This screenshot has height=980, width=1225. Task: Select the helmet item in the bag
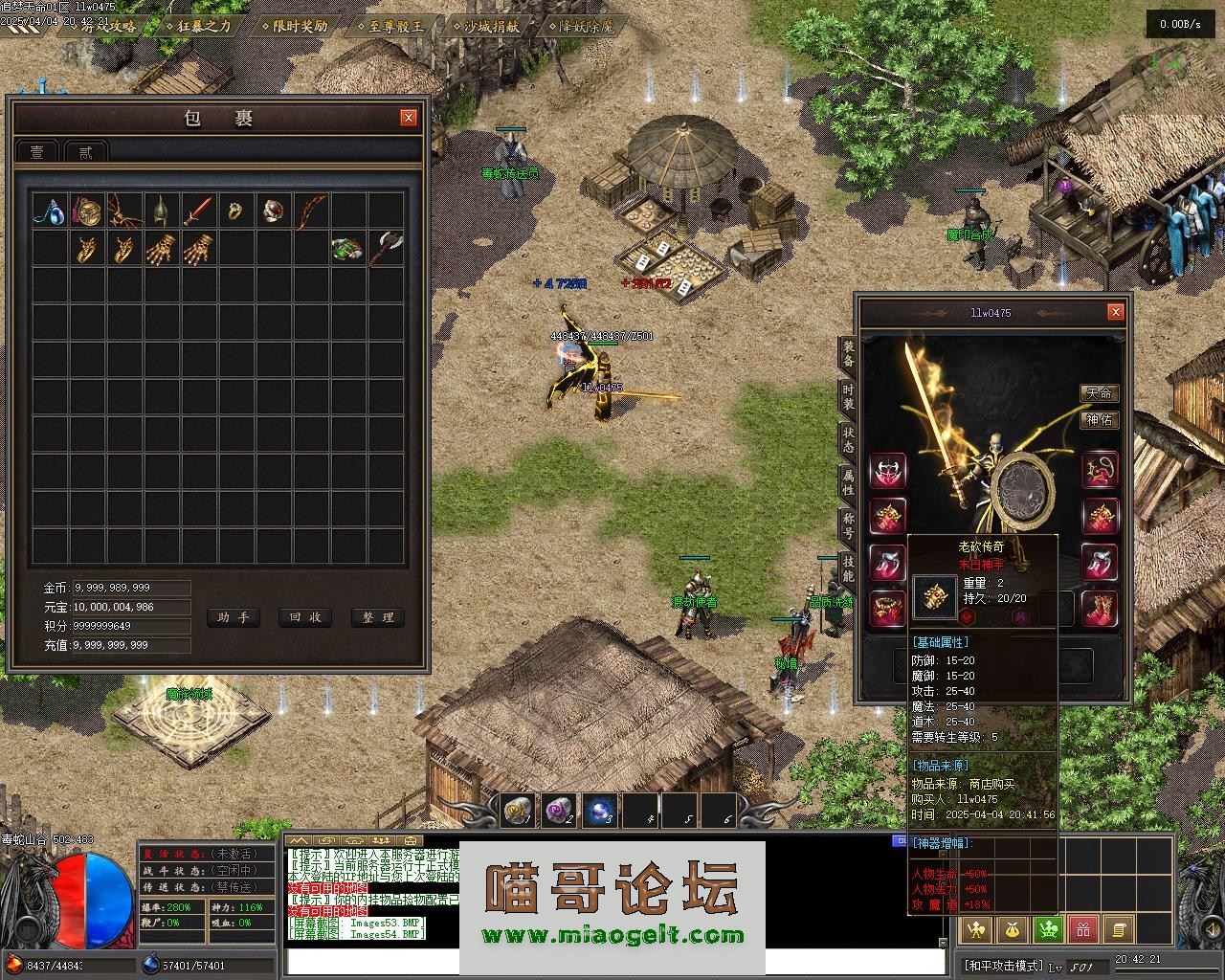pos(161,211)
